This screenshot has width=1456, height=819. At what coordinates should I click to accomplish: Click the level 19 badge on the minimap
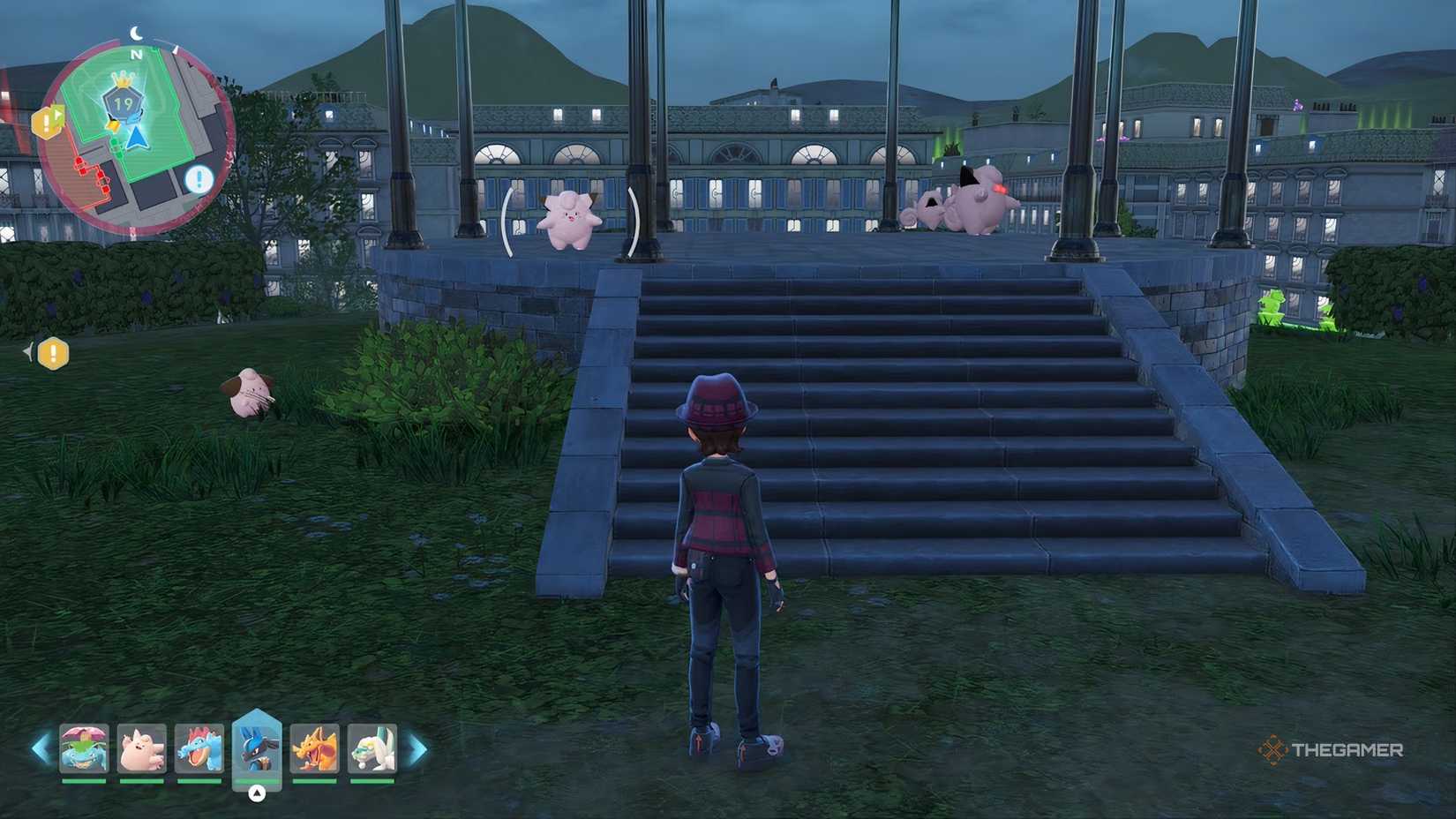click(123, 101)
